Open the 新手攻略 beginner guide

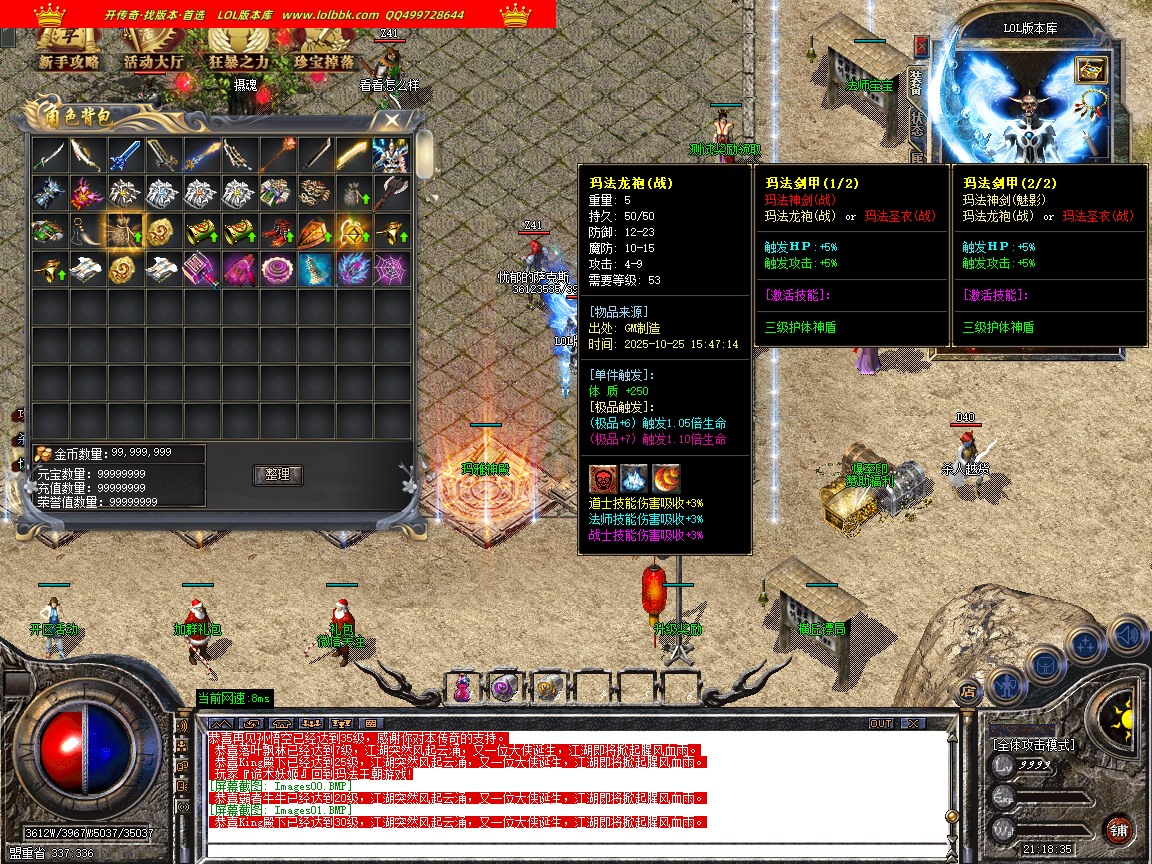[x=69, y=61]
